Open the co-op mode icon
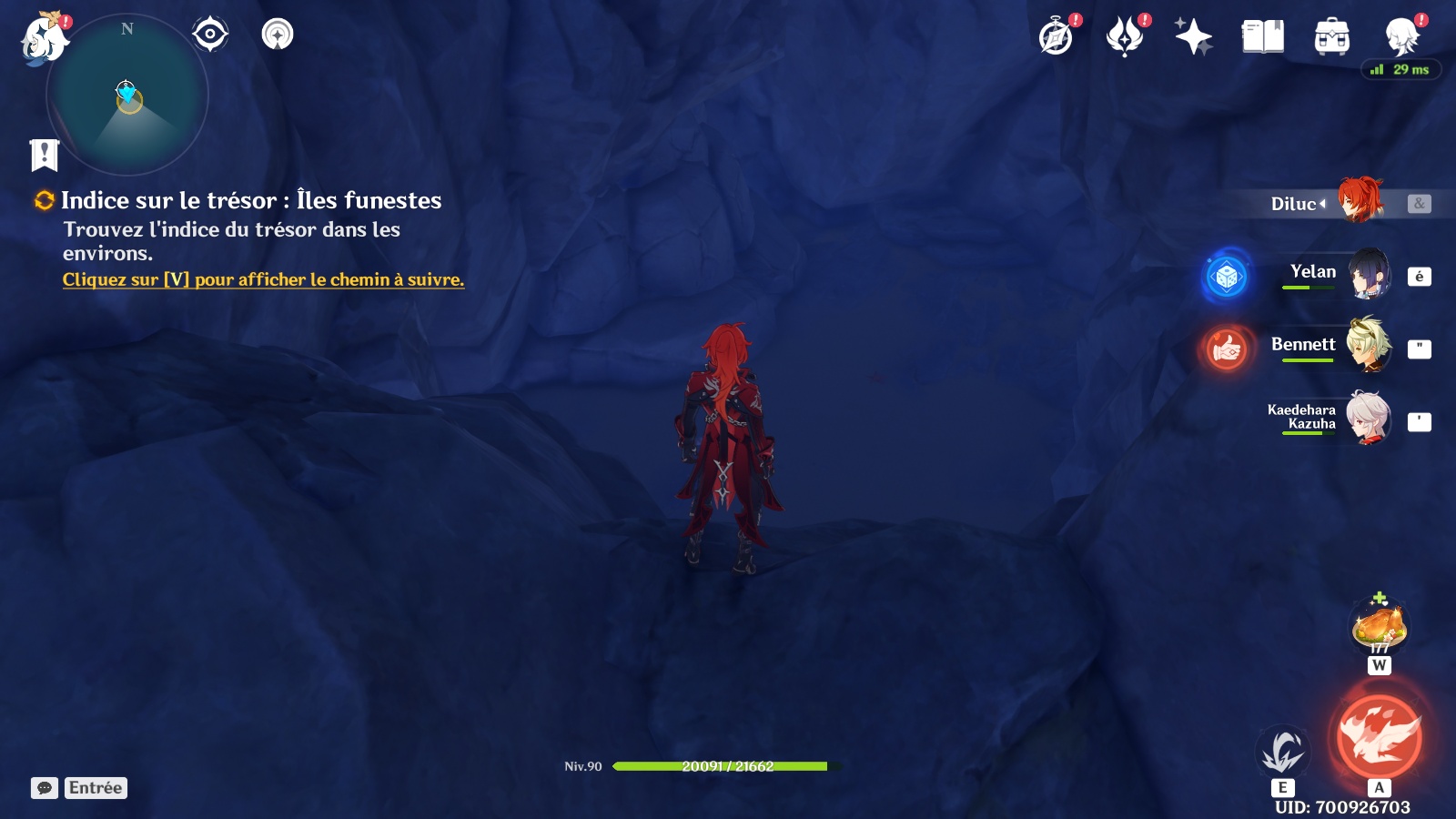This screenshot has height=819, width=1456. click(x=1401, y=36)
